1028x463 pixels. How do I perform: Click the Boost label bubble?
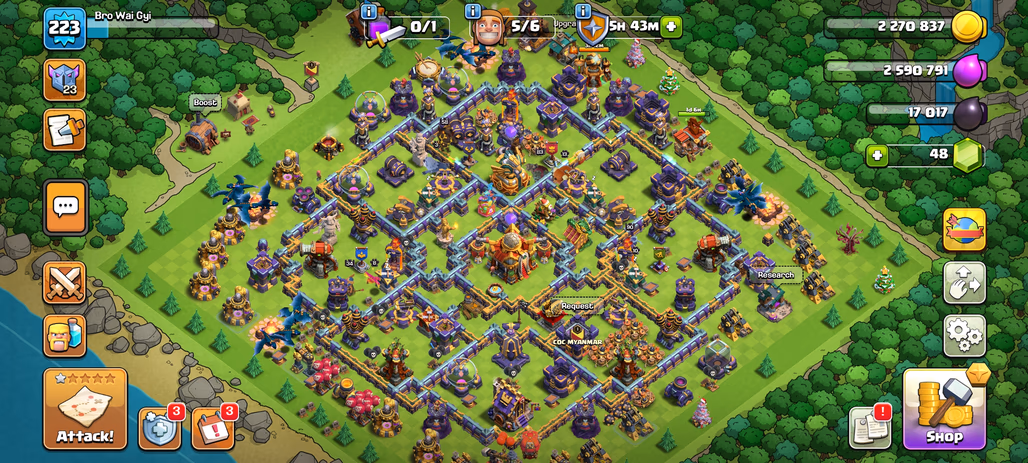coord(205,102)
